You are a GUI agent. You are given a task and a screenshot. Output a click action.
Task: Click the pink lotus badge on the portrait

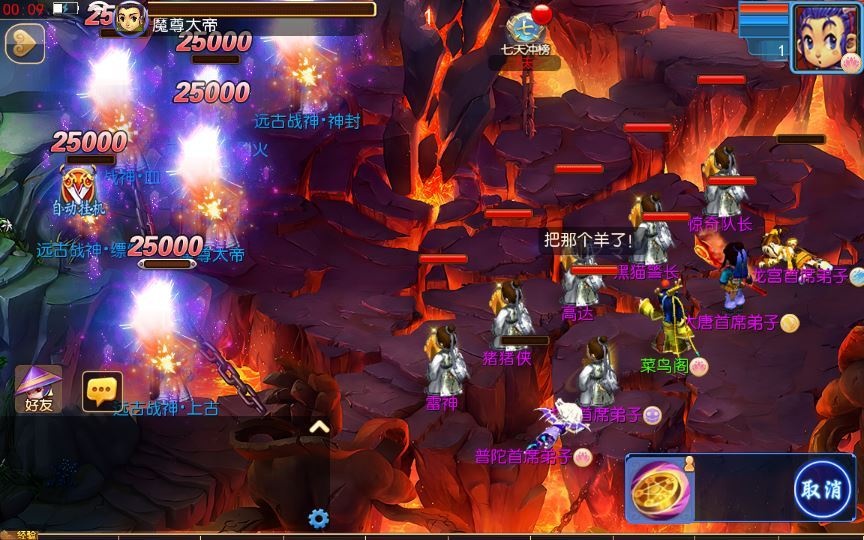click(x=851, y=62)
